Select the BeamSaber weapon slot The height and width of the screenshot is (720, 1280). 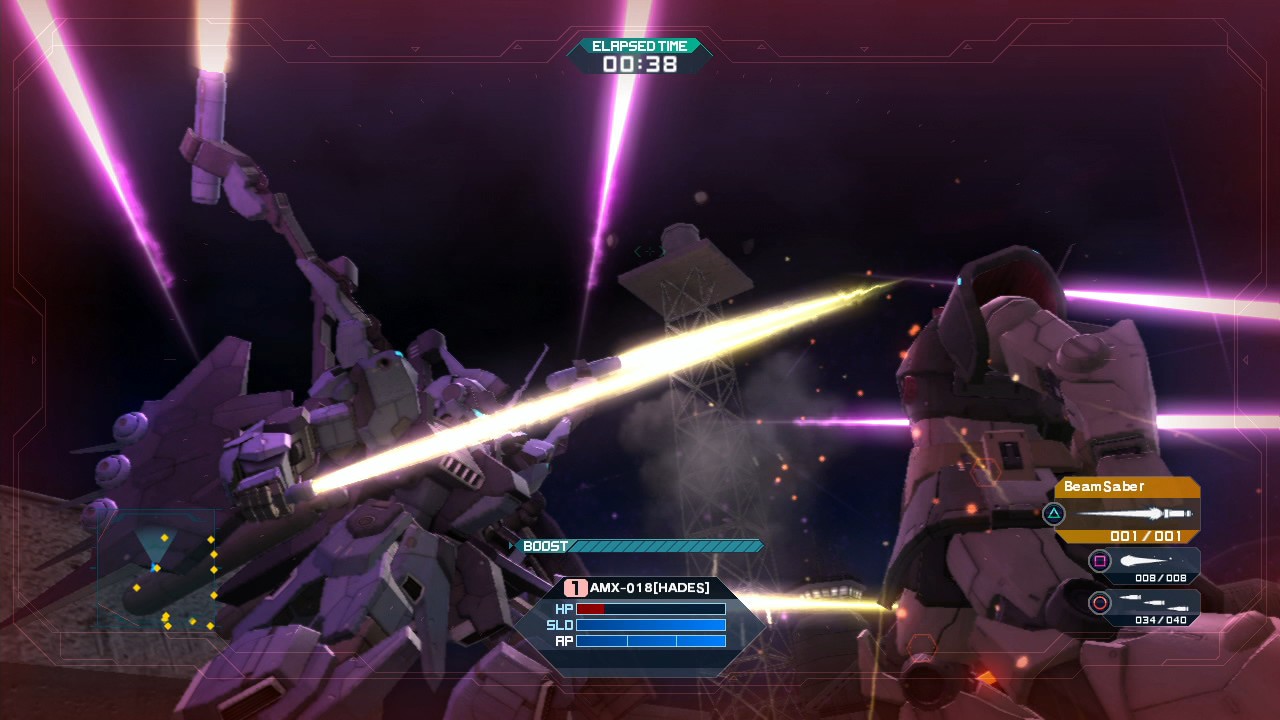click(1127, 511)
